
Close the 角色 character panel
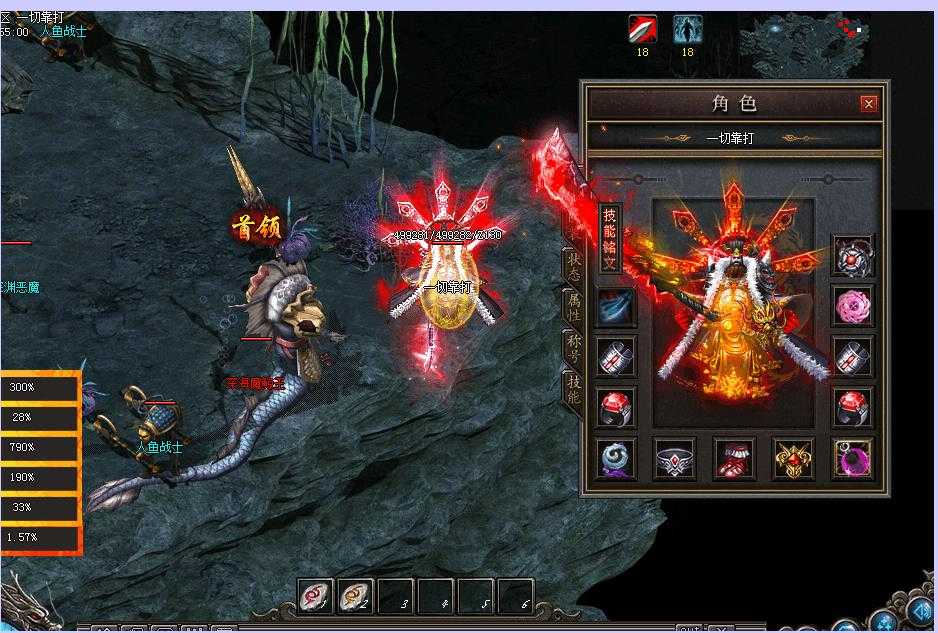point(869,104)
